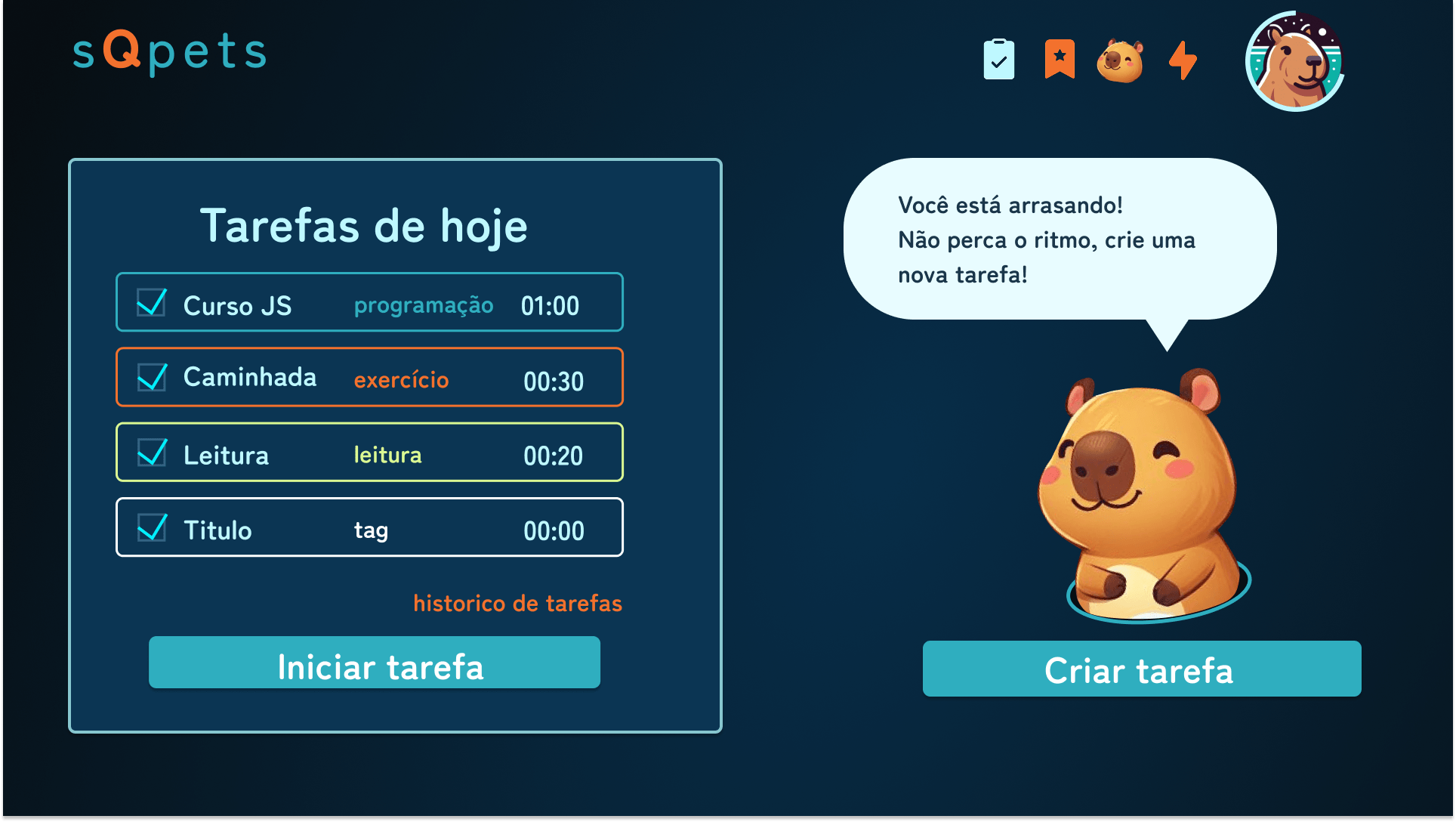Open the clipboard tasks icon
The width and height of the screenshot is (1456, 822).
pos(998,60)
